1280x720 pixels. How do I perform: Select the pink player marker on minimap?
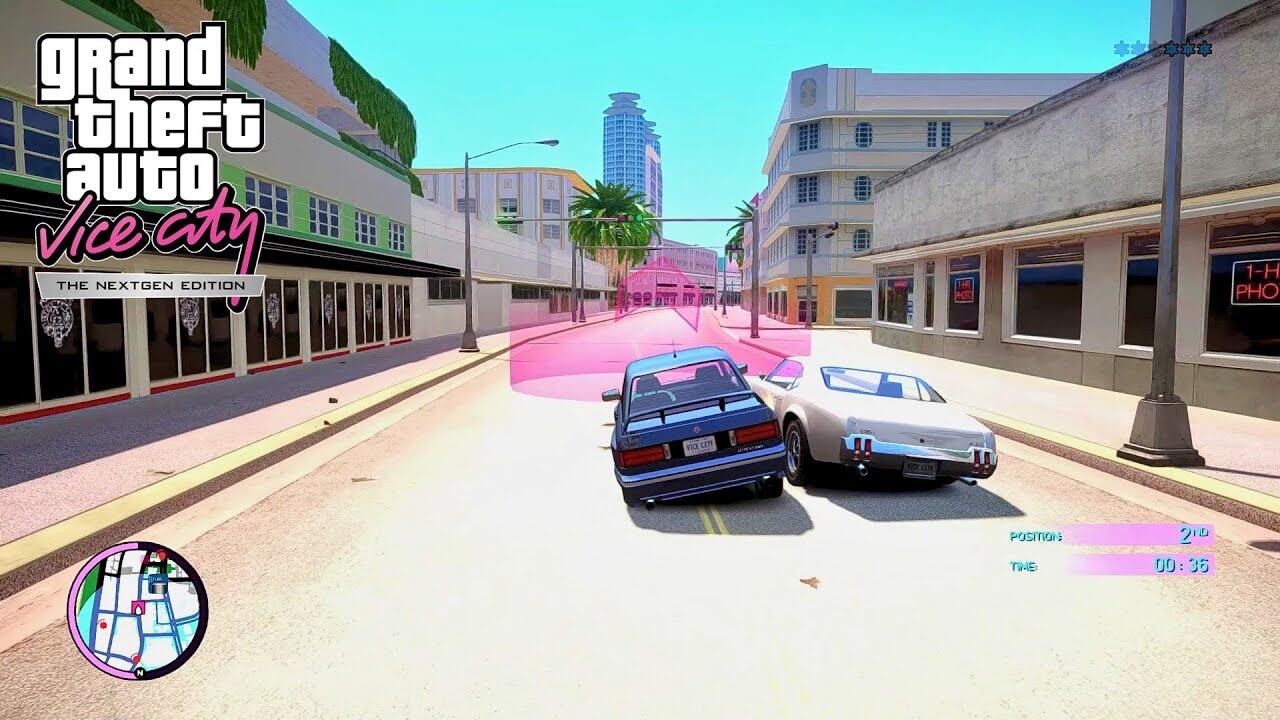tap(137, 606)
